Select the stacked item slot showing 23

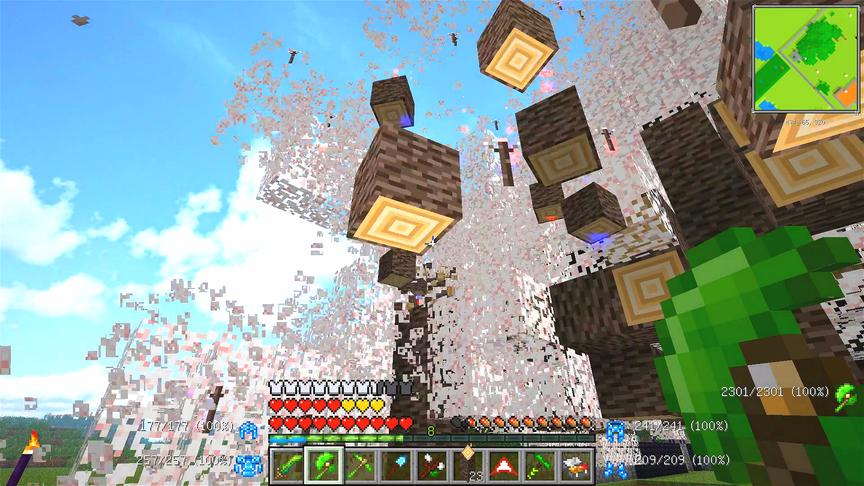467,465
